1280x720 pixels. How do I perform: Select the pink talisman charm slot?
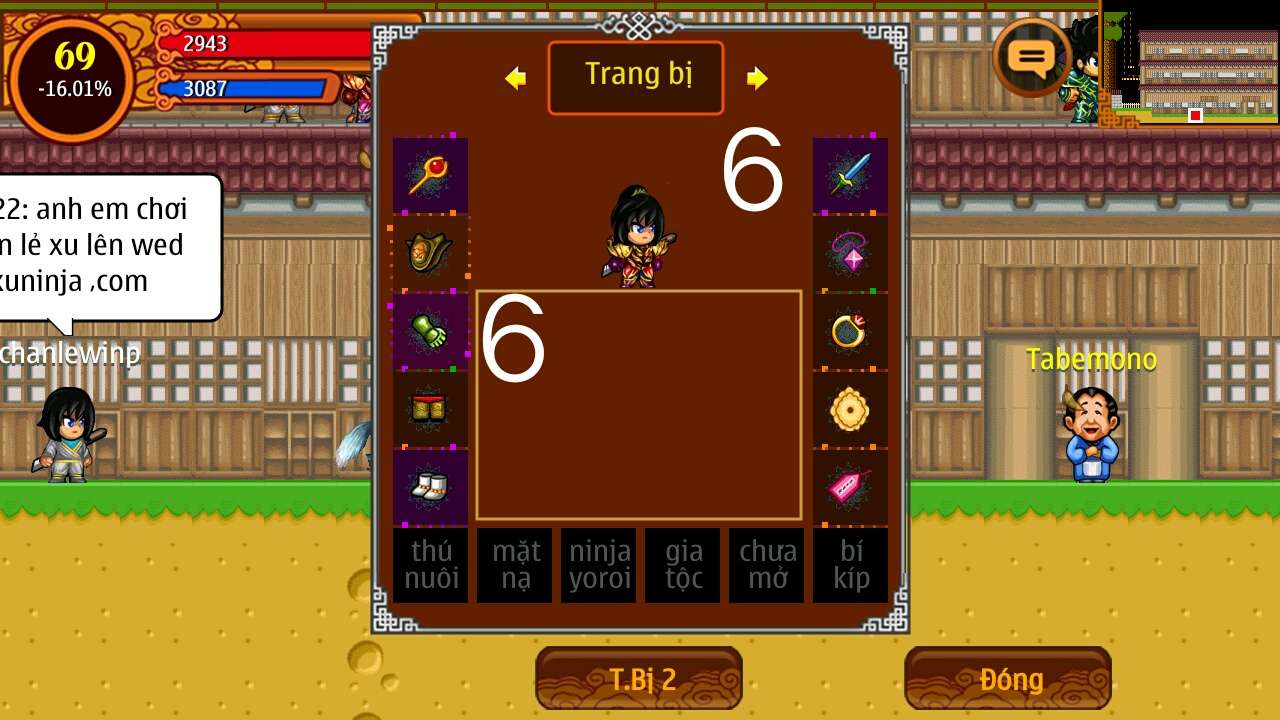coord(850,487)
